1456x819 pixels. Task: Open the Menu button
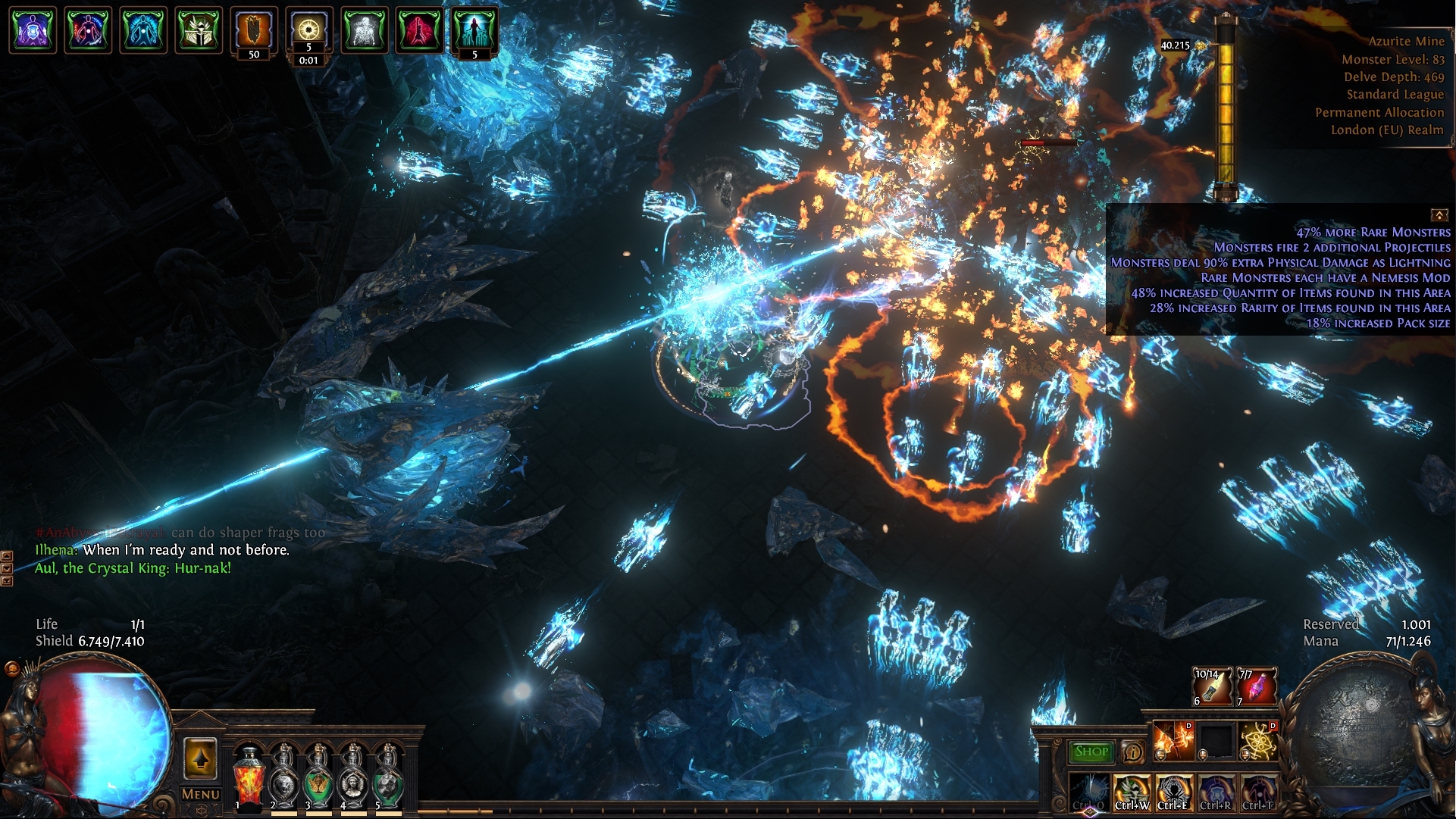(x=201, y=794)
